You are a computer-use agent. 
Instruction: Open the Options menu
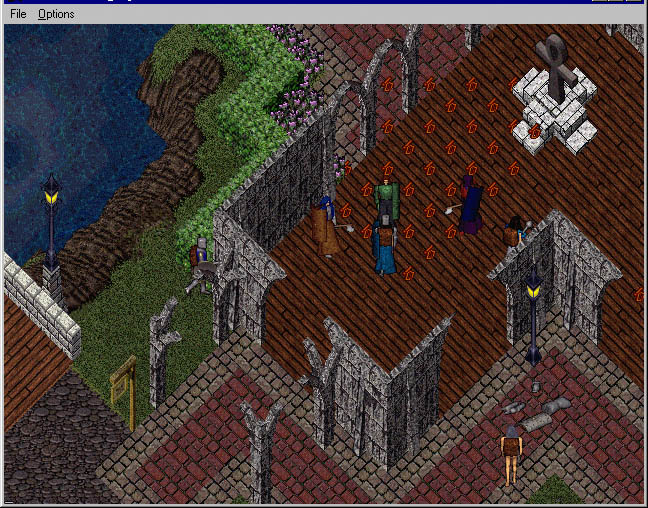(x=56, y=14)
